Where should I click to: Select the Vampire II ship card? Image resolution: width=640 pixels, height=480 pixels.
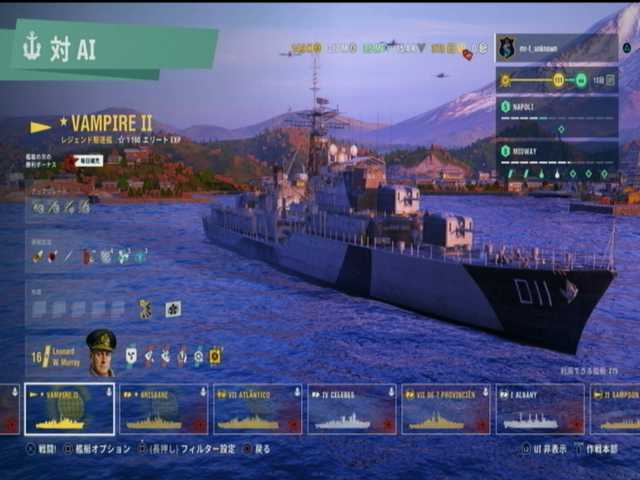[x=69, y=409]
